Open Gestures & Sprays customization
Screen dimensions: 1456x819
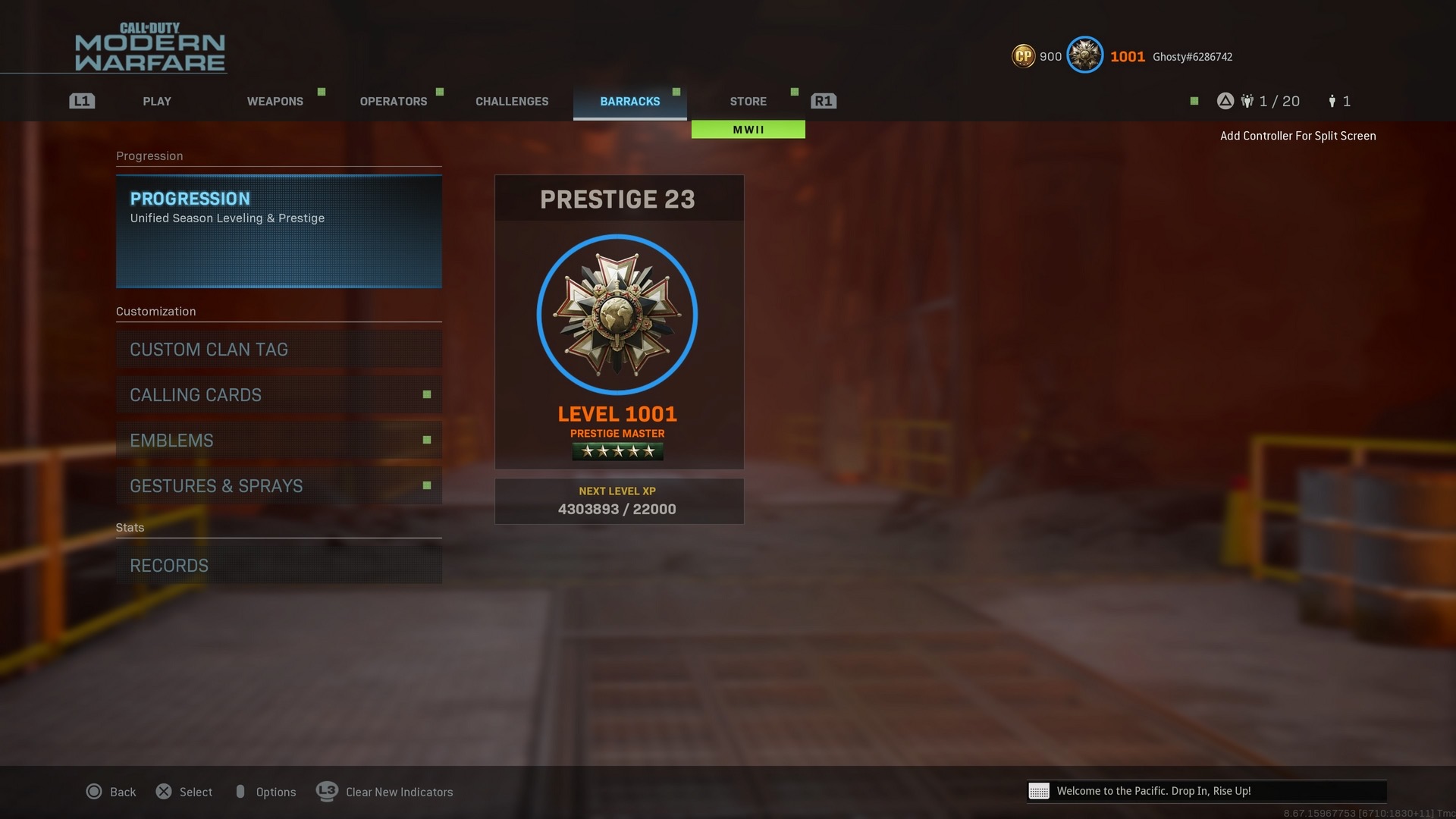278,486
